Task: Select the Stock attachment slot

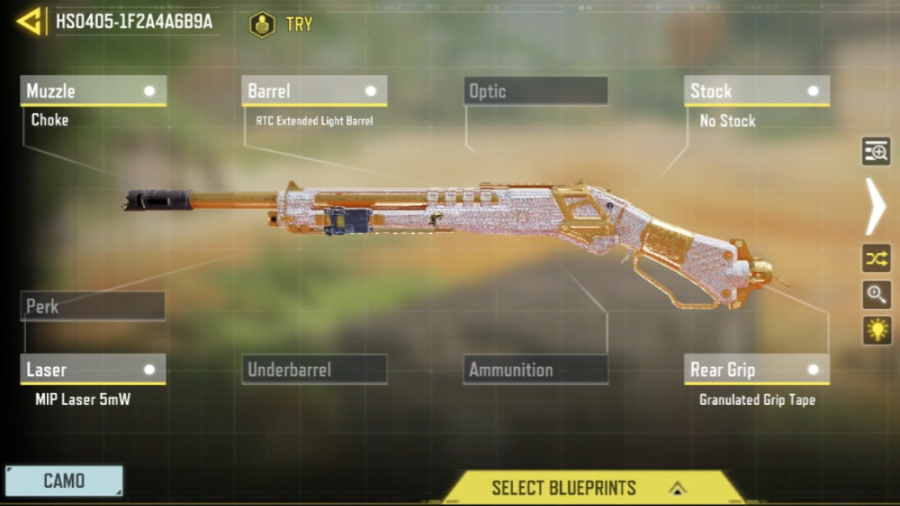Action: click(x=757, y=91)
